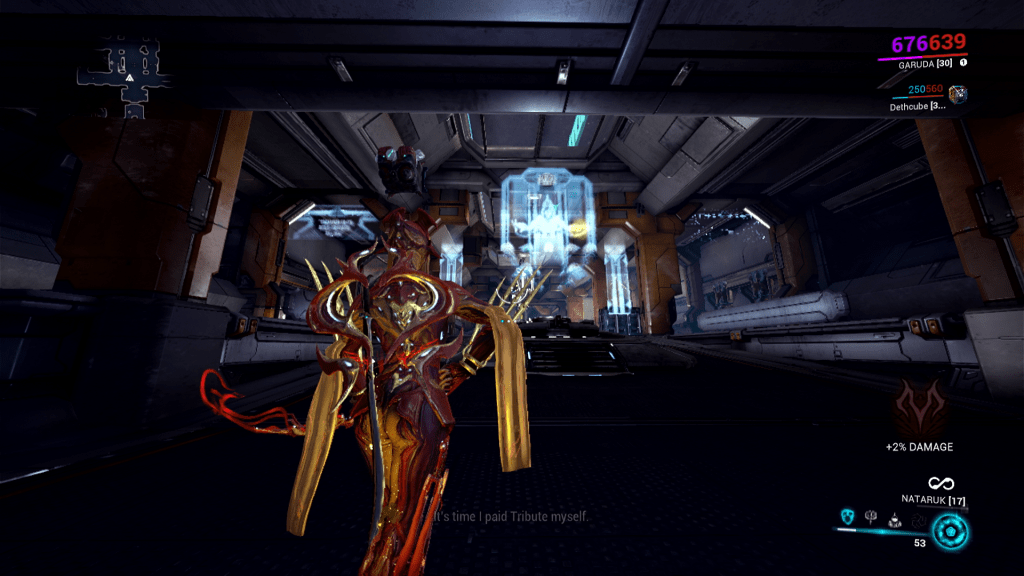Use the Blood Altar ability icon

pos(871,517)
